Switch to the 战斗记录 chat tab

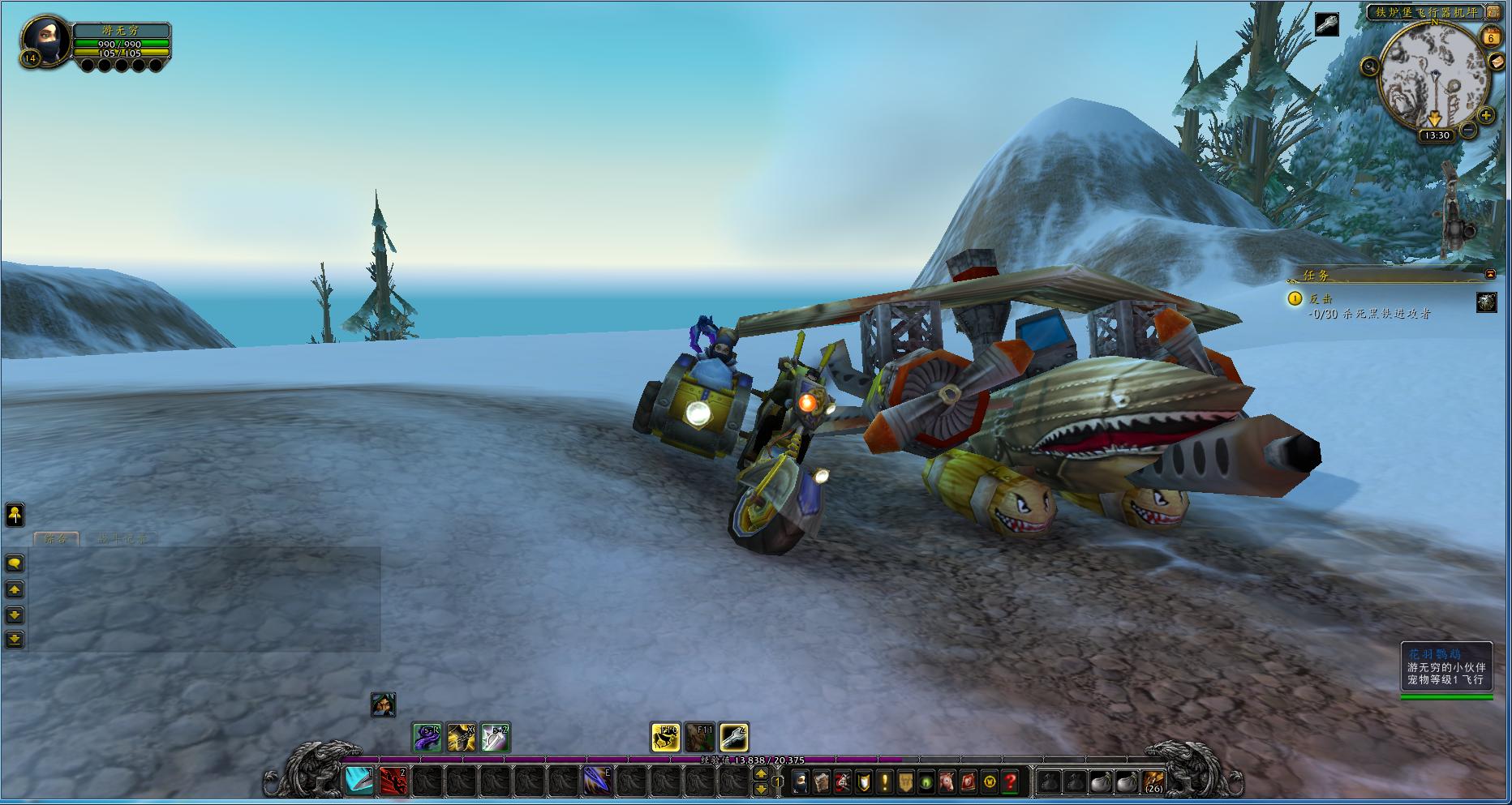[122, 538]
